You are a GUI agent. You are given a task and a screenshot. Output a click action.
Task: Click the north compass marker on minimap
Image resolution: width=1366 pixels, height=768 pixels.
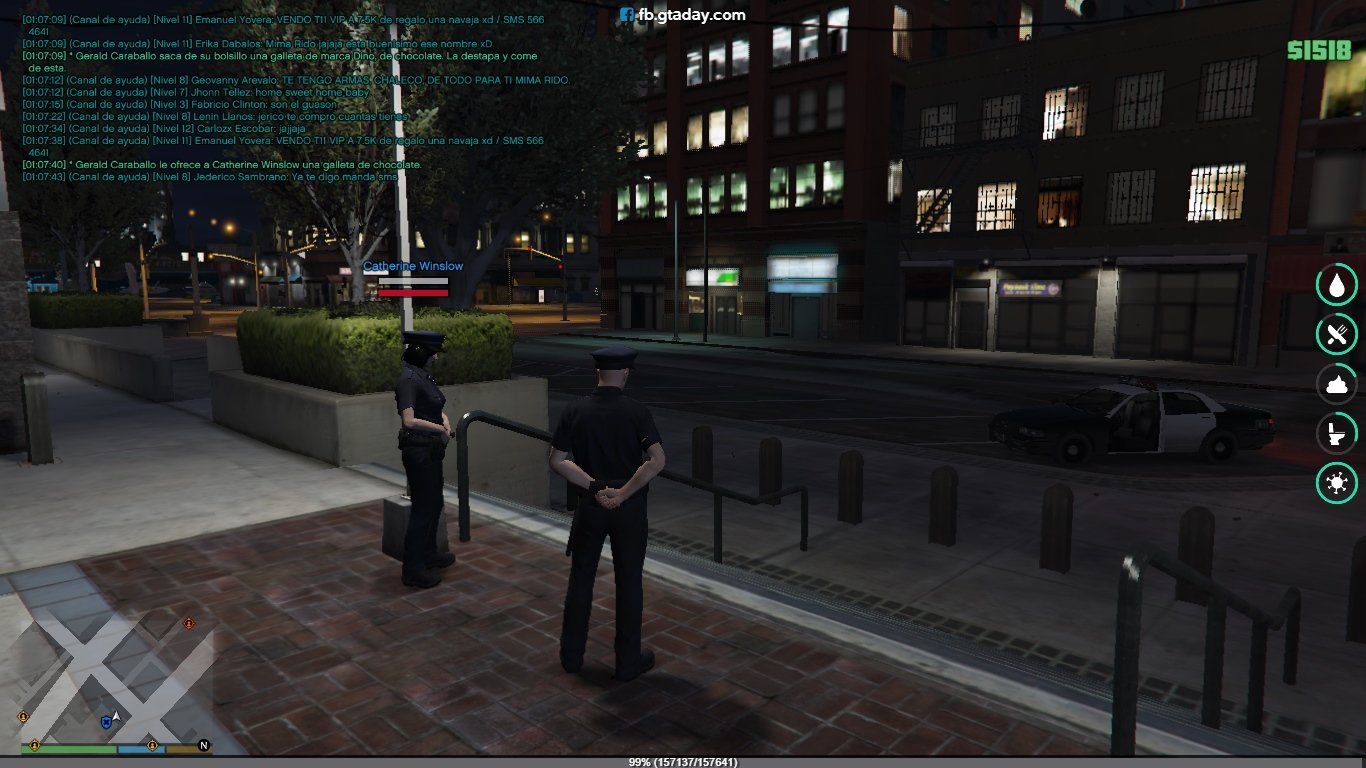pos(204,746)
